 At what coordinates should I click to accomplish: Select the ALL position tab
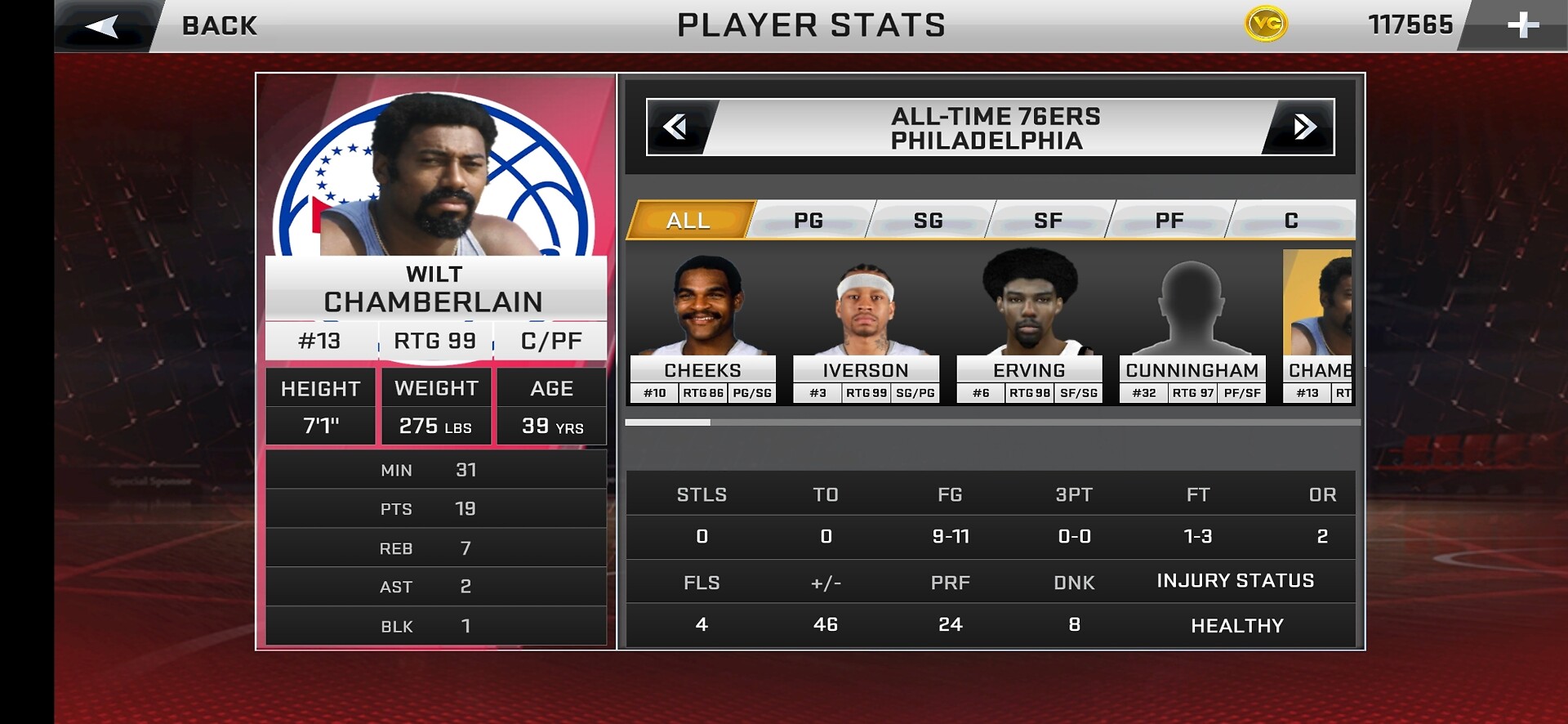coord(688,221)
